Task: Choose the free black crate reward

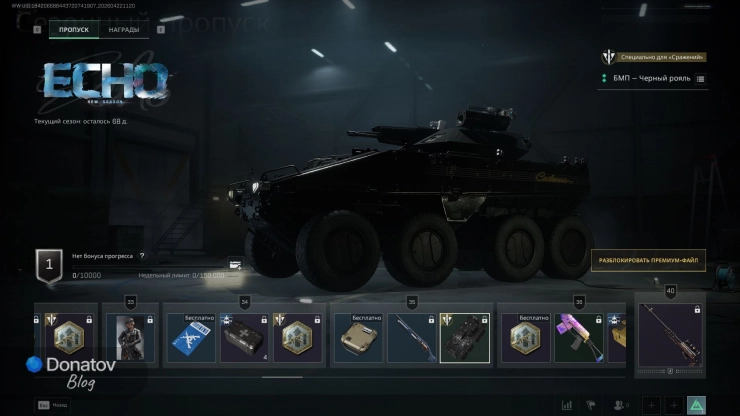Action: point(243,338)
